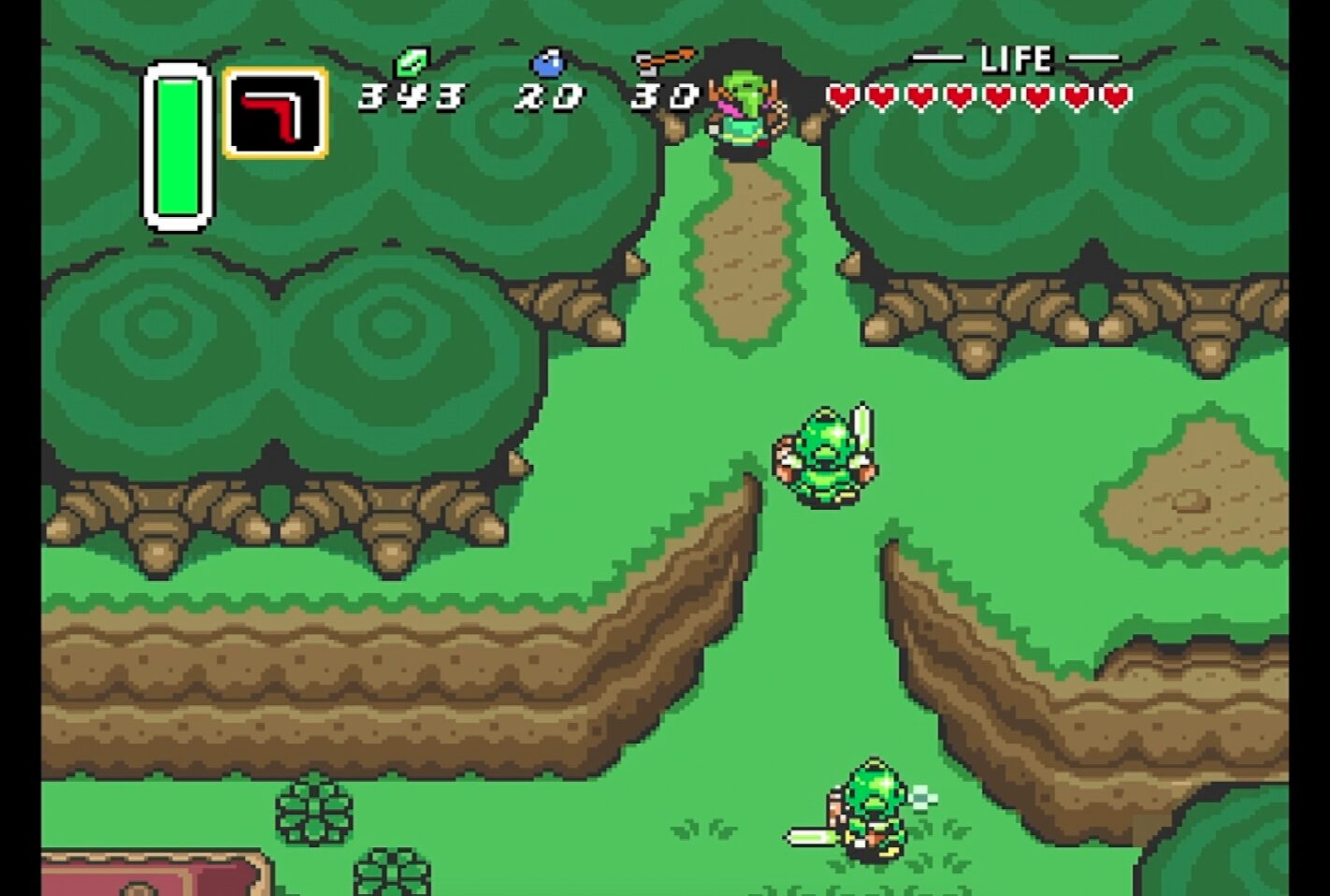The height and width of the screenshot is (896, 1330).
Task: Click the green rupee icon
Action: 409,63
